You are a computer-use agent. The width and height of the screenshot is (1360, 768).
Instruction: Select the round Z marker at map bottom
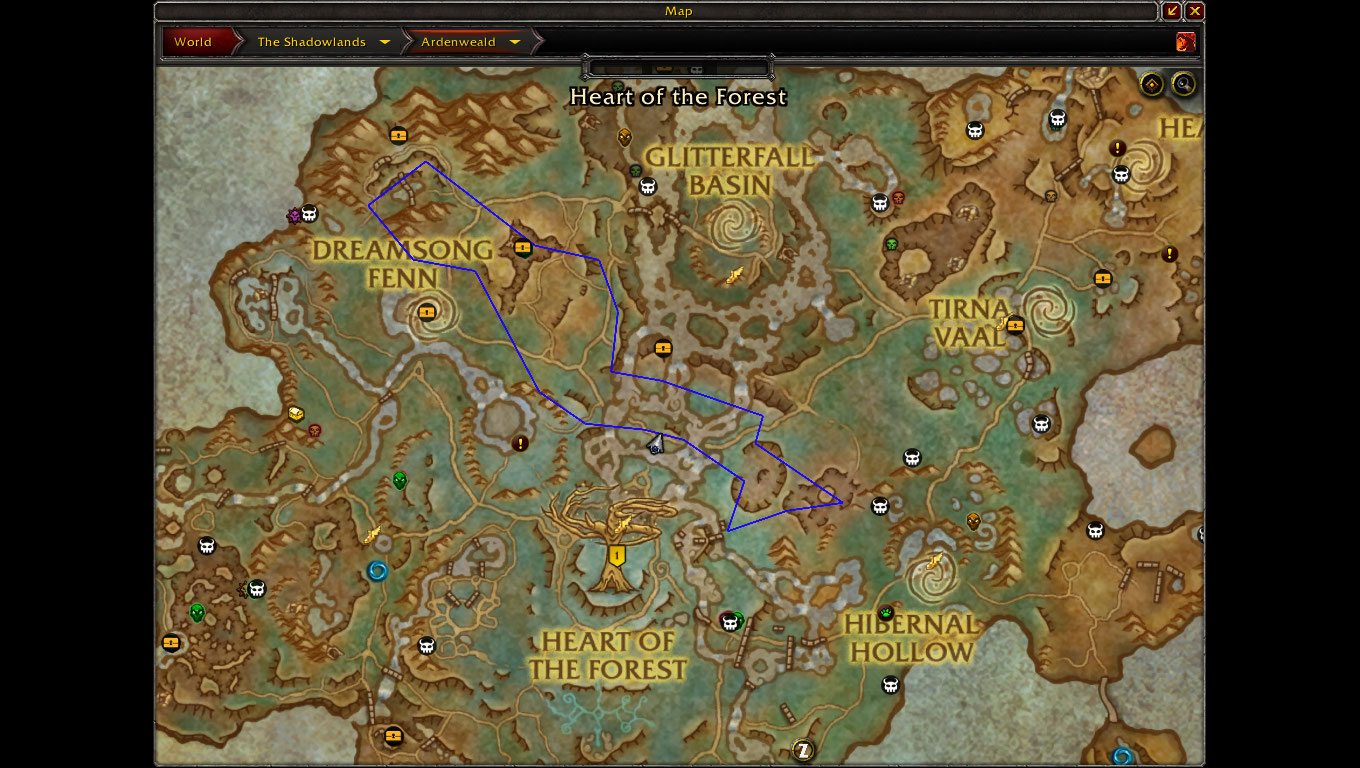pyautogui.click(x=803, y=749)
